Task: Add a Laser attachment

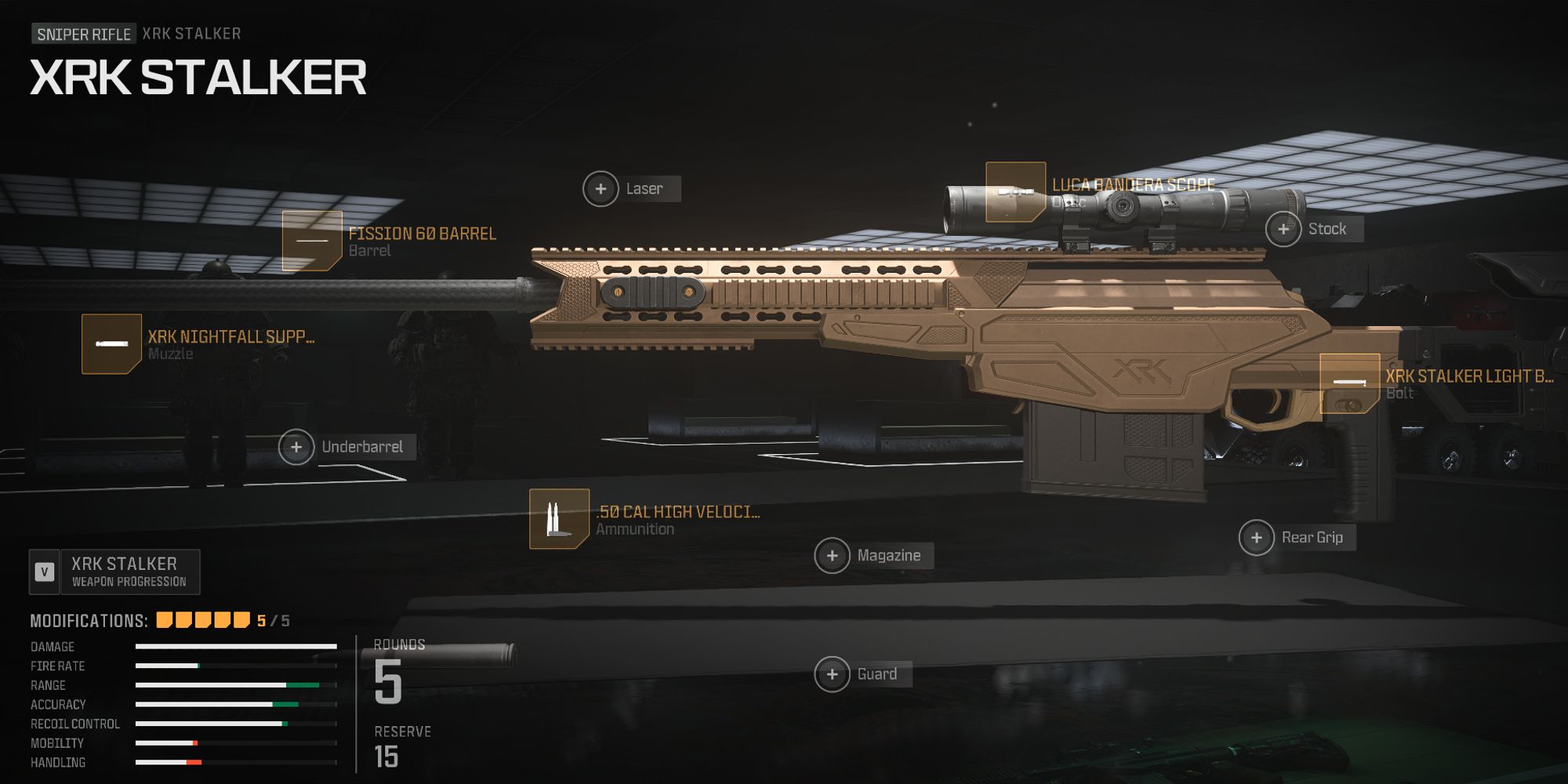Action: point(601,189)
